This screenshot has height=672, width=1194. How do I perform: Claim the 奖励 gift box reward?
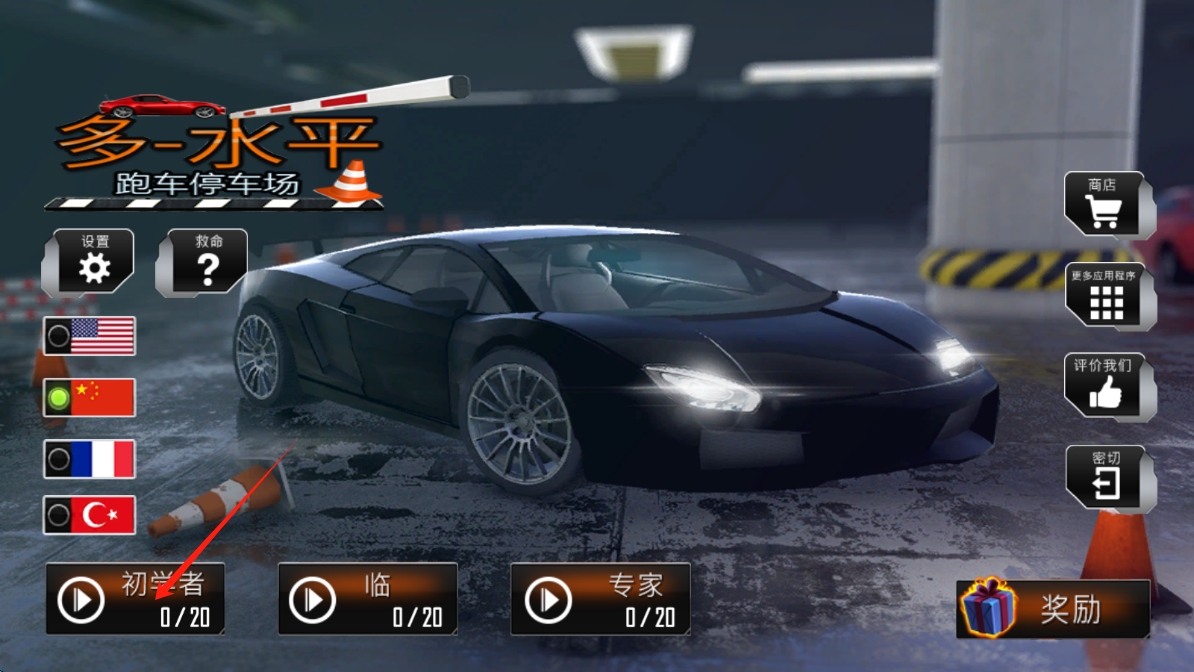click(1053, 608)
